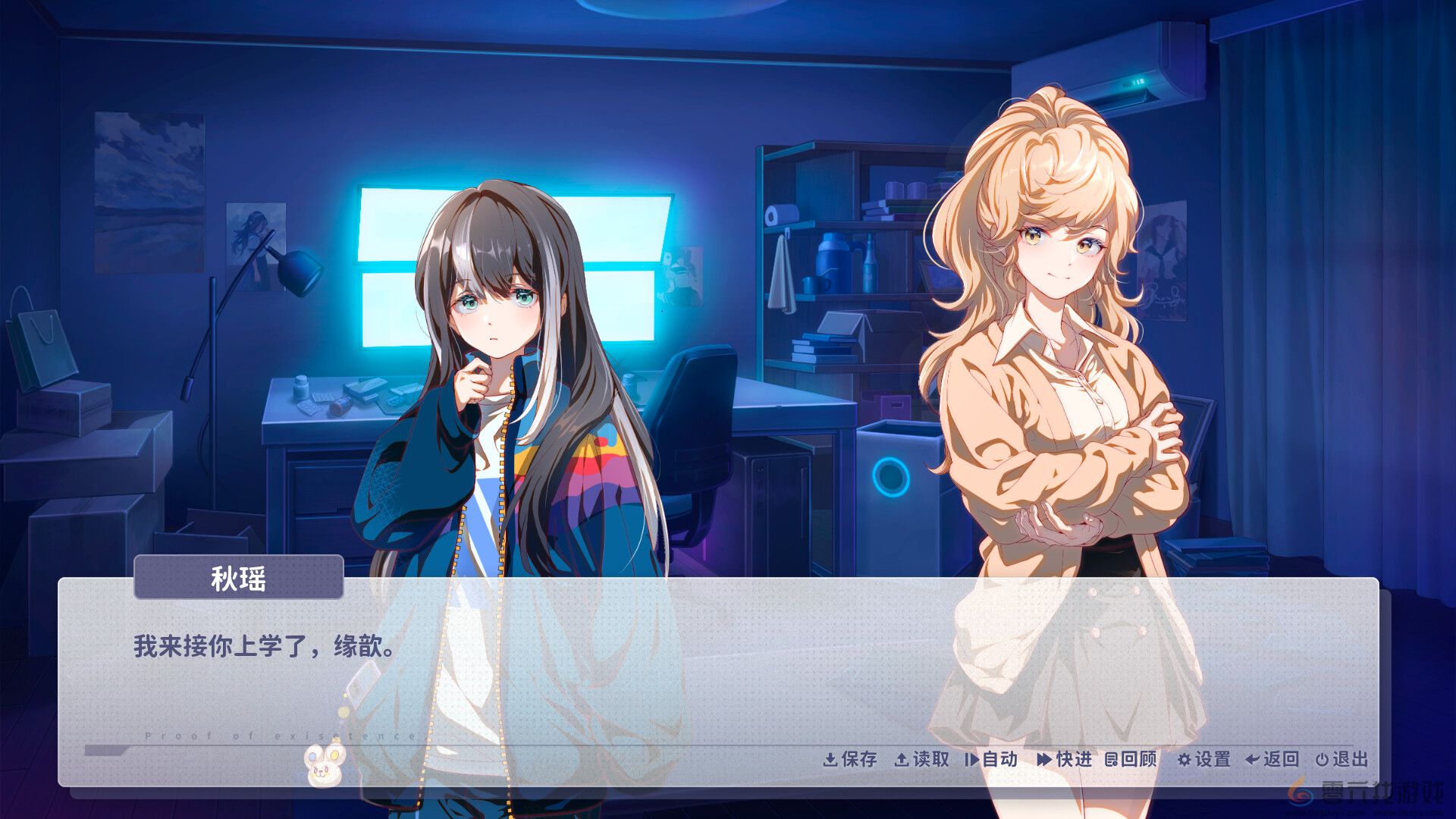This screenshot has width=1456, height=819.
Task: Open the 回顾 dialogue history
Action: pos(1131,759)
